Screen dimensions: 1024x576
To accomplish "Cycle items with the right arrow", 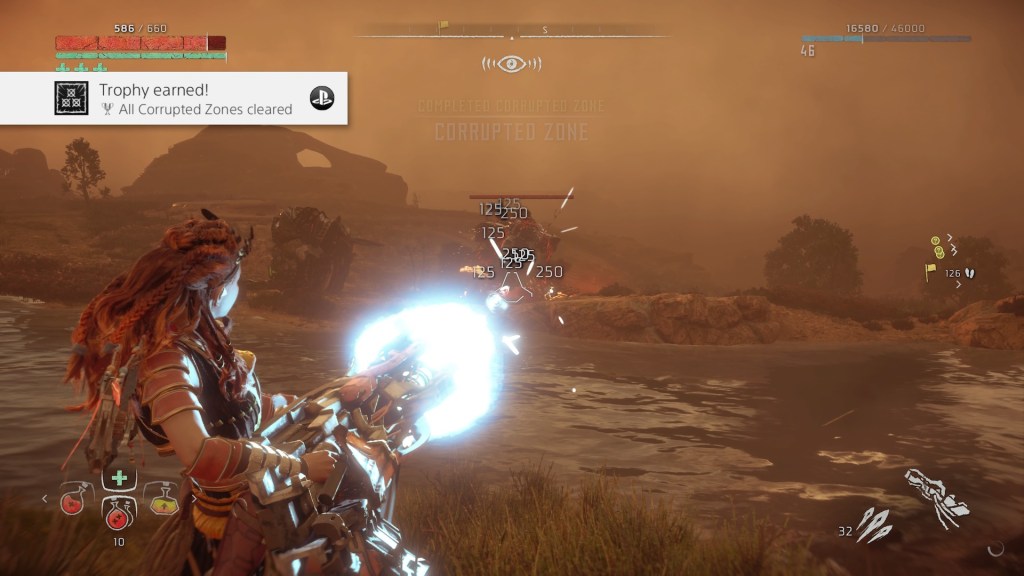I will [192, 497].
